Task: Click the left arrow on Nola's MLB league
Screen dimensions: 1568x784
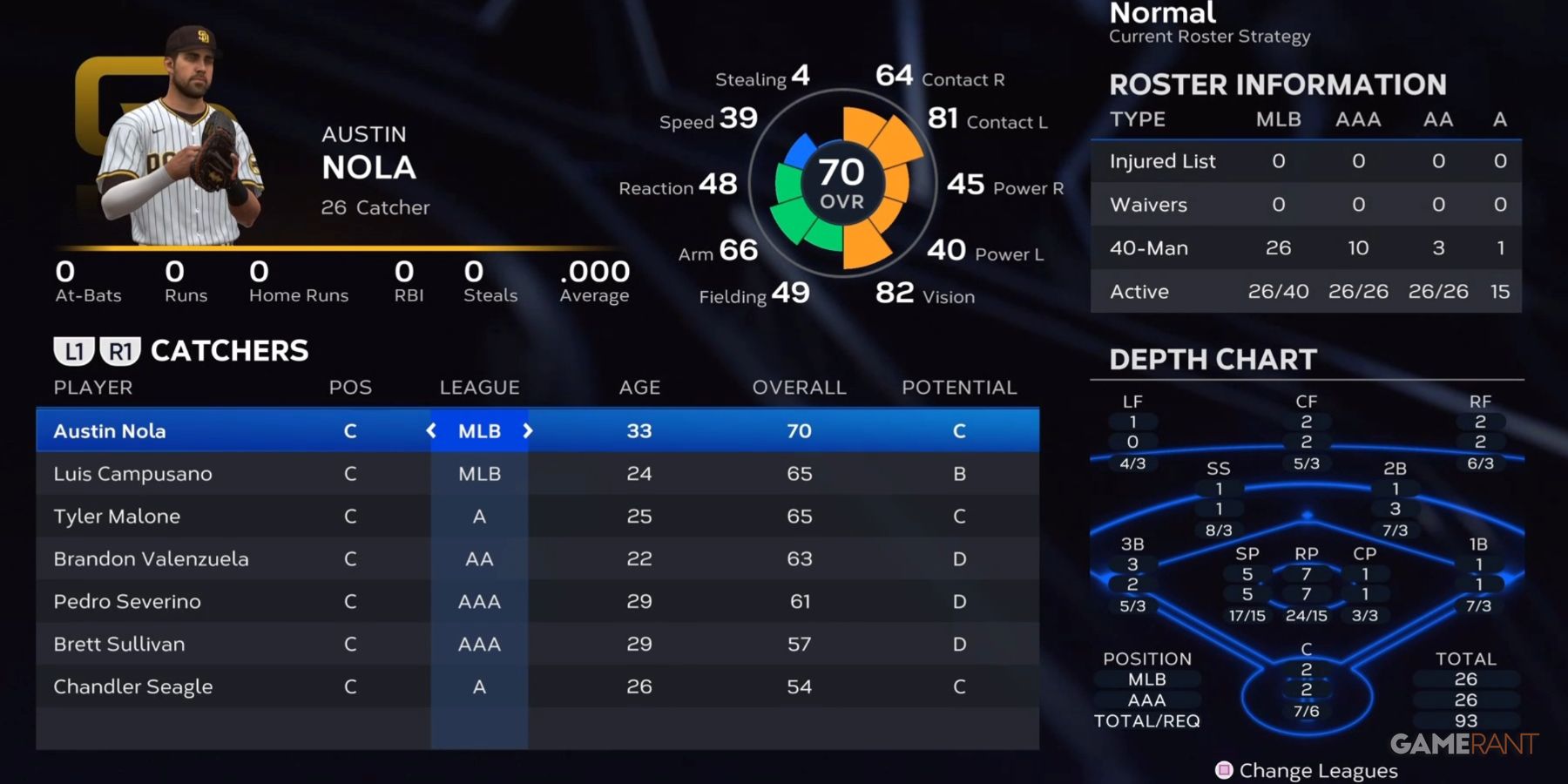Action: [430, 430]
